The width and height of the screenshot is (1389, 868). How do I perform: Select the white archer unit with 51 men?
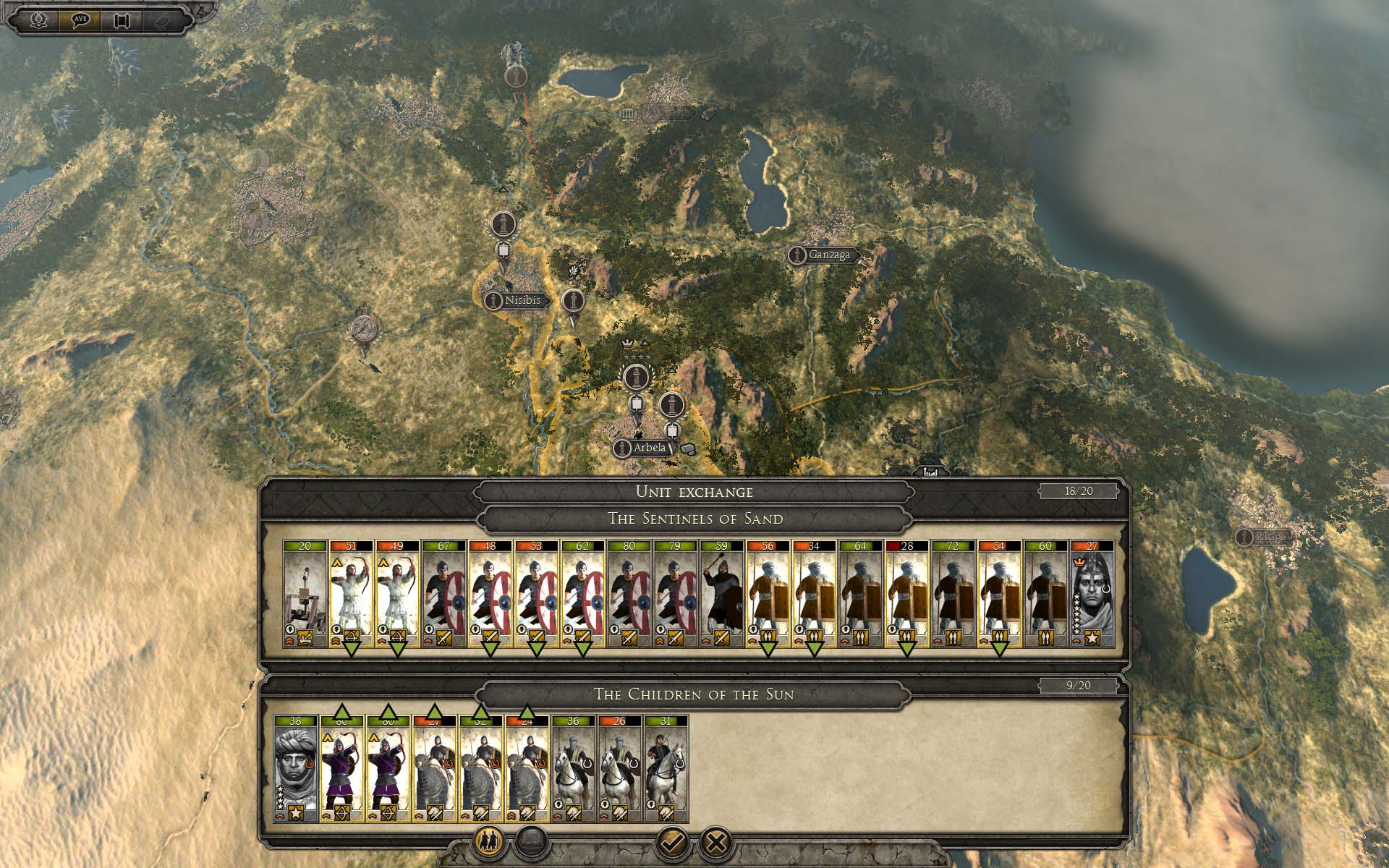click(x=351, y=595)
